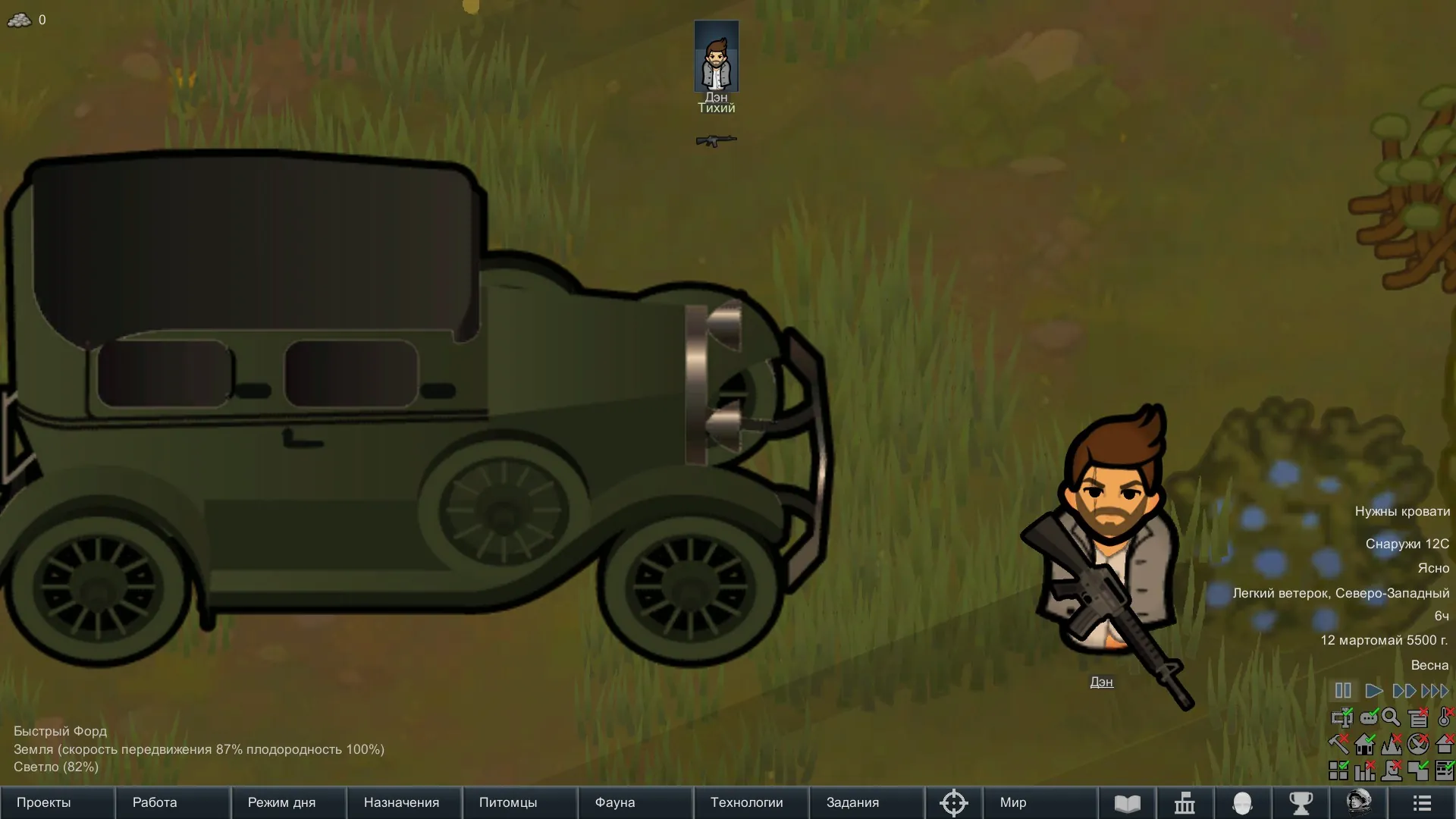Toggle the home area house overlay
Image resolution: width=1456 pixels, height=819 pixels.
coord(1366,744)
